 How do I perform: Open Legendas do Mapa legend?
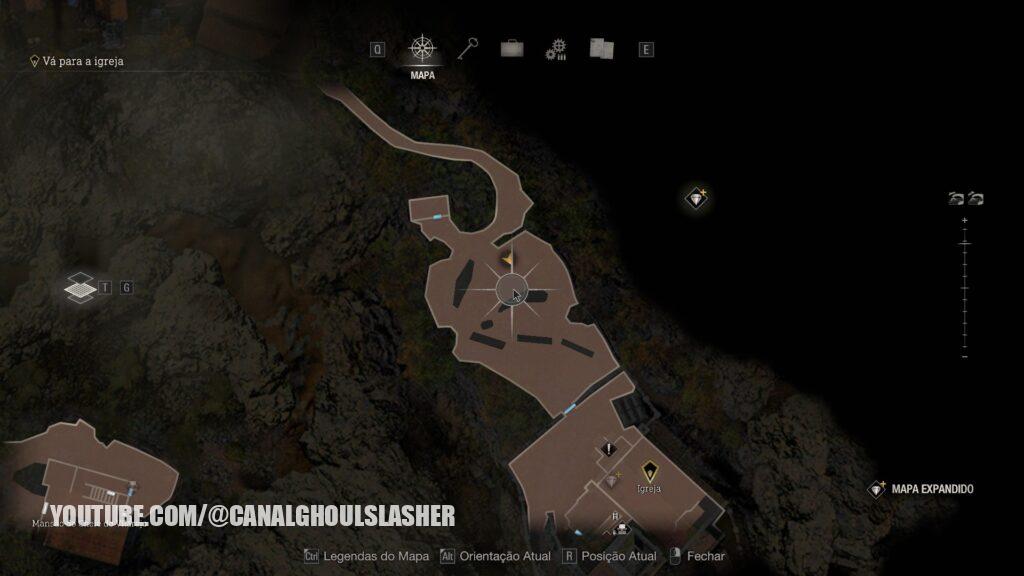[366, 556]
